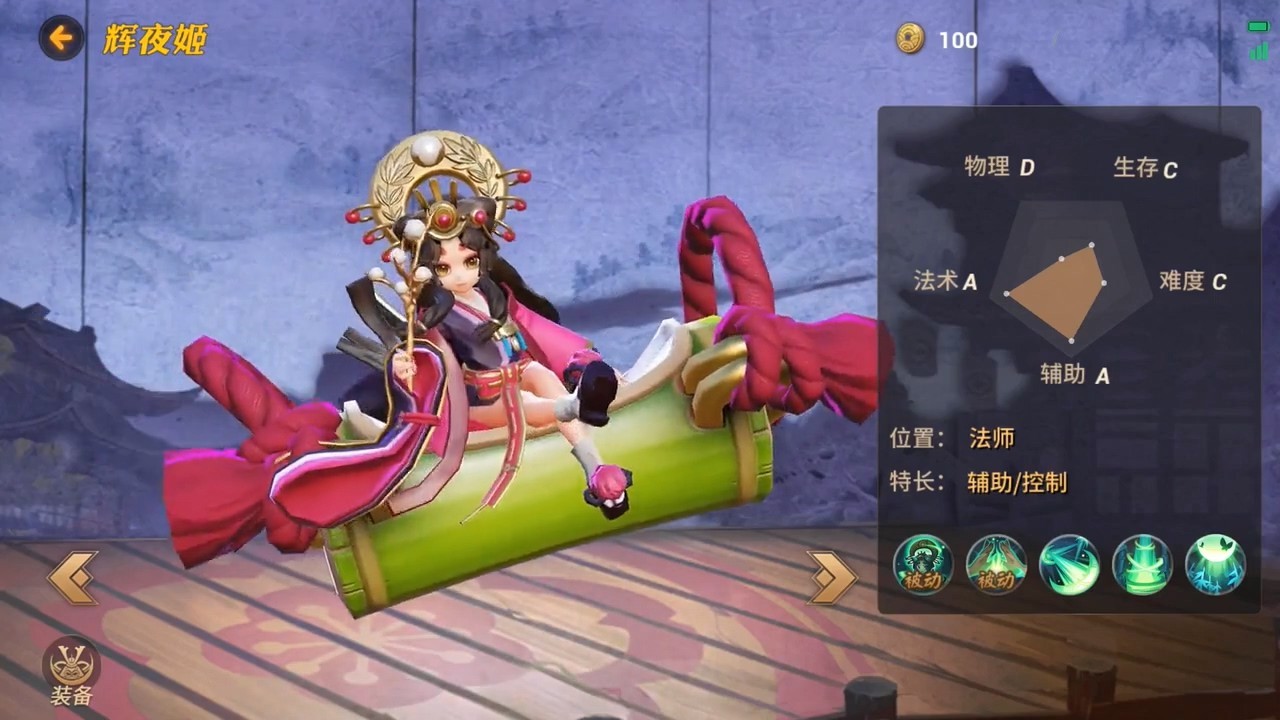Viewport: 1280px width, 720px height.
Task: Open the 装备 equipment menu
Action: pyautogui.click(x=71, y=669)
